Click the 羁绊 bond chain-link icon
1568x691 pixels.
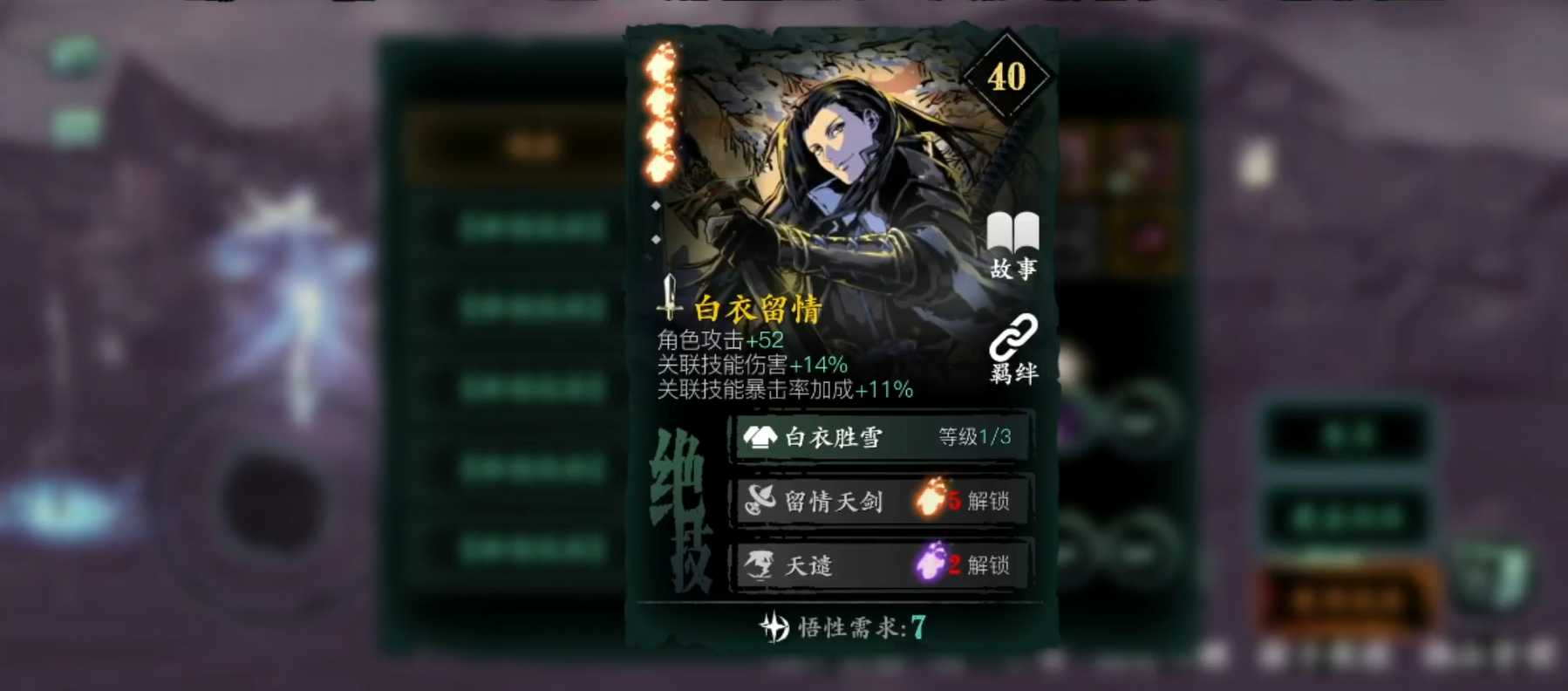[1013, 341]
